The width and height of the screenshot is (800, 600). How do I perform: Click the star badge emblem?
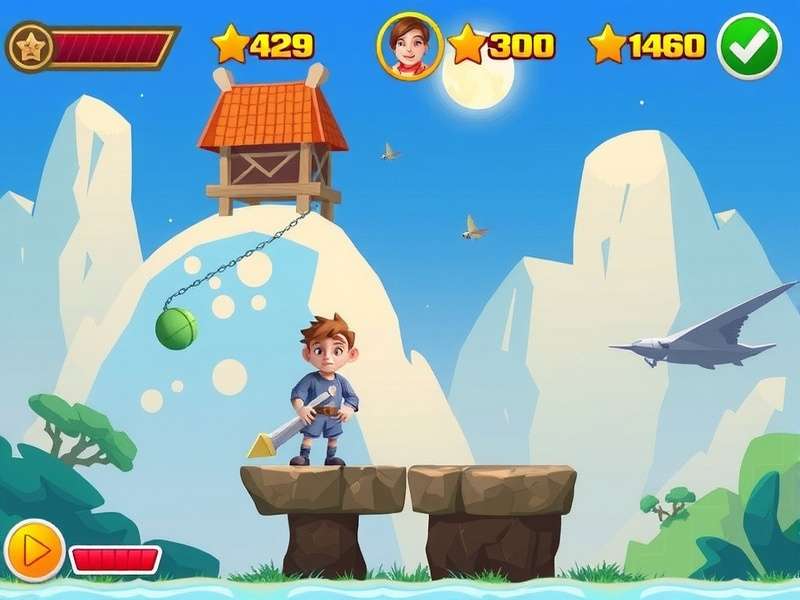(x=29, y=47)
